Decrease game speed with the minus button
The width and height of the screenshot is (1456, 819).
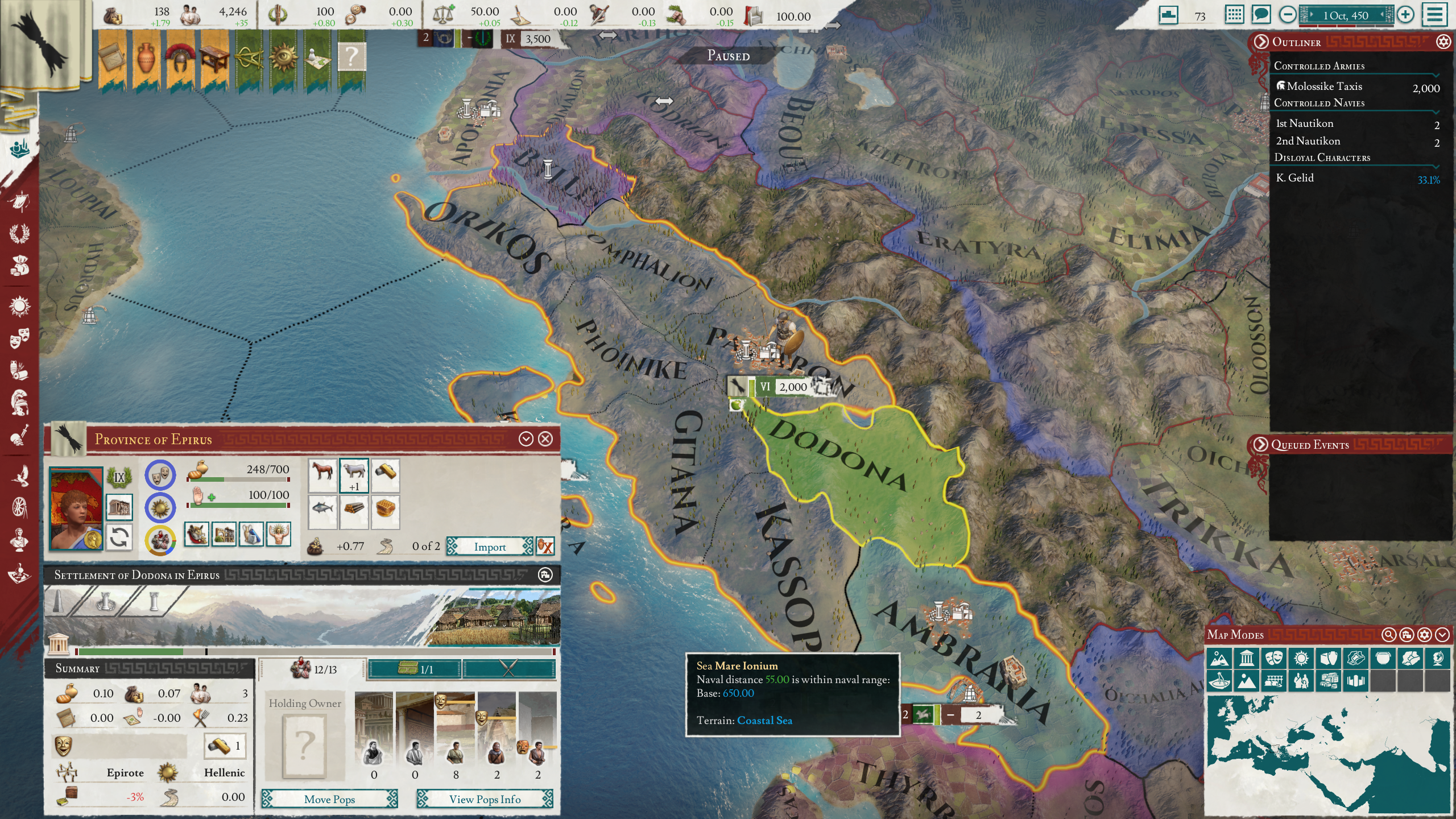(x=1288, y=15)
